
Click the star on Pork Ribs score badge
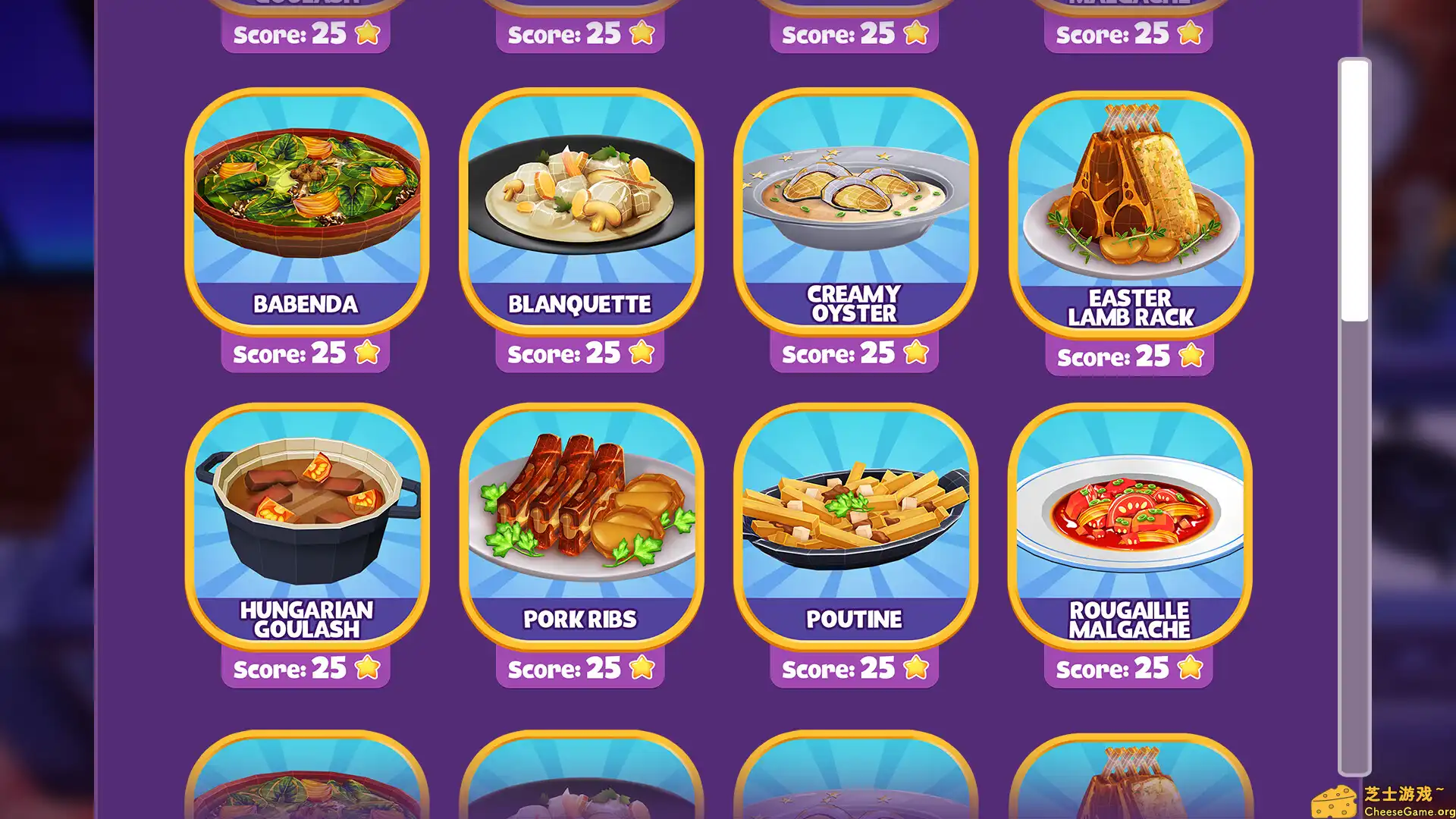point(641,668)
